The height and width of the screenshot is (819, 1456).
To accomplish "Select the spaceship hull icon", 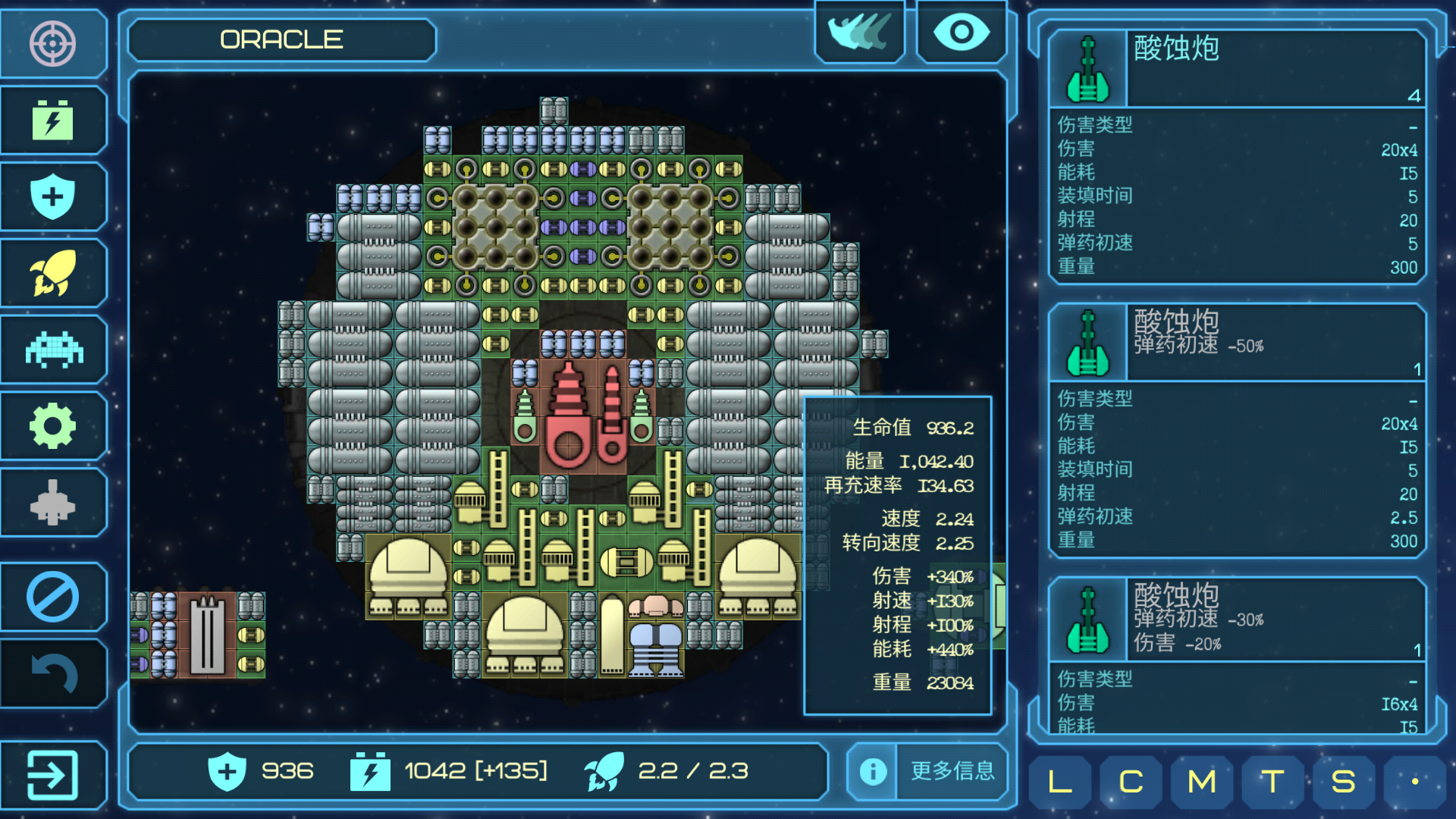I will pyautogui.click(x=52, y=502).
